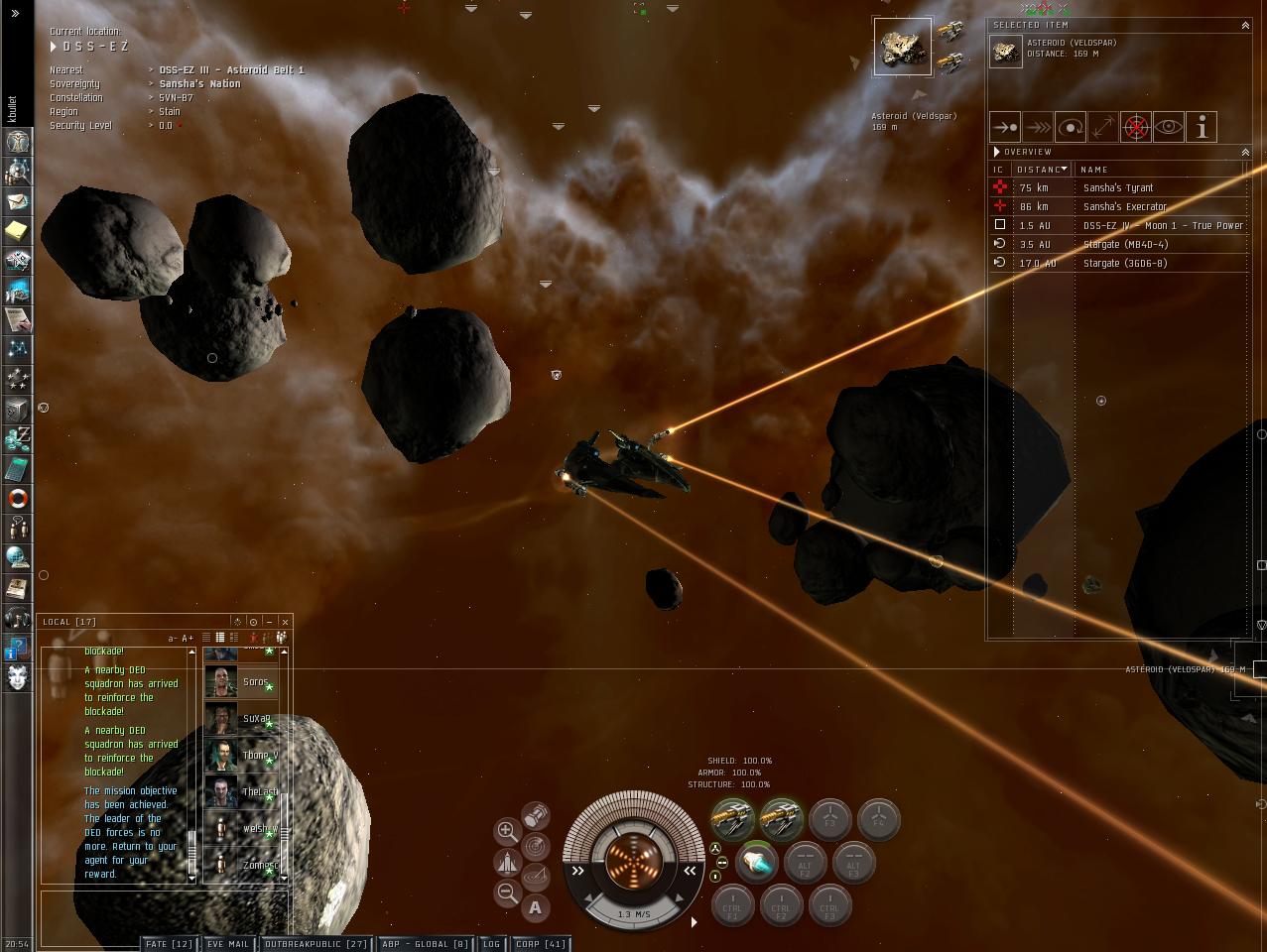The height and width of the screenshot is (952, 1267).
Task: Select Stargate (3GD6-8) overview entry
Action: [x=1124, y=263]
